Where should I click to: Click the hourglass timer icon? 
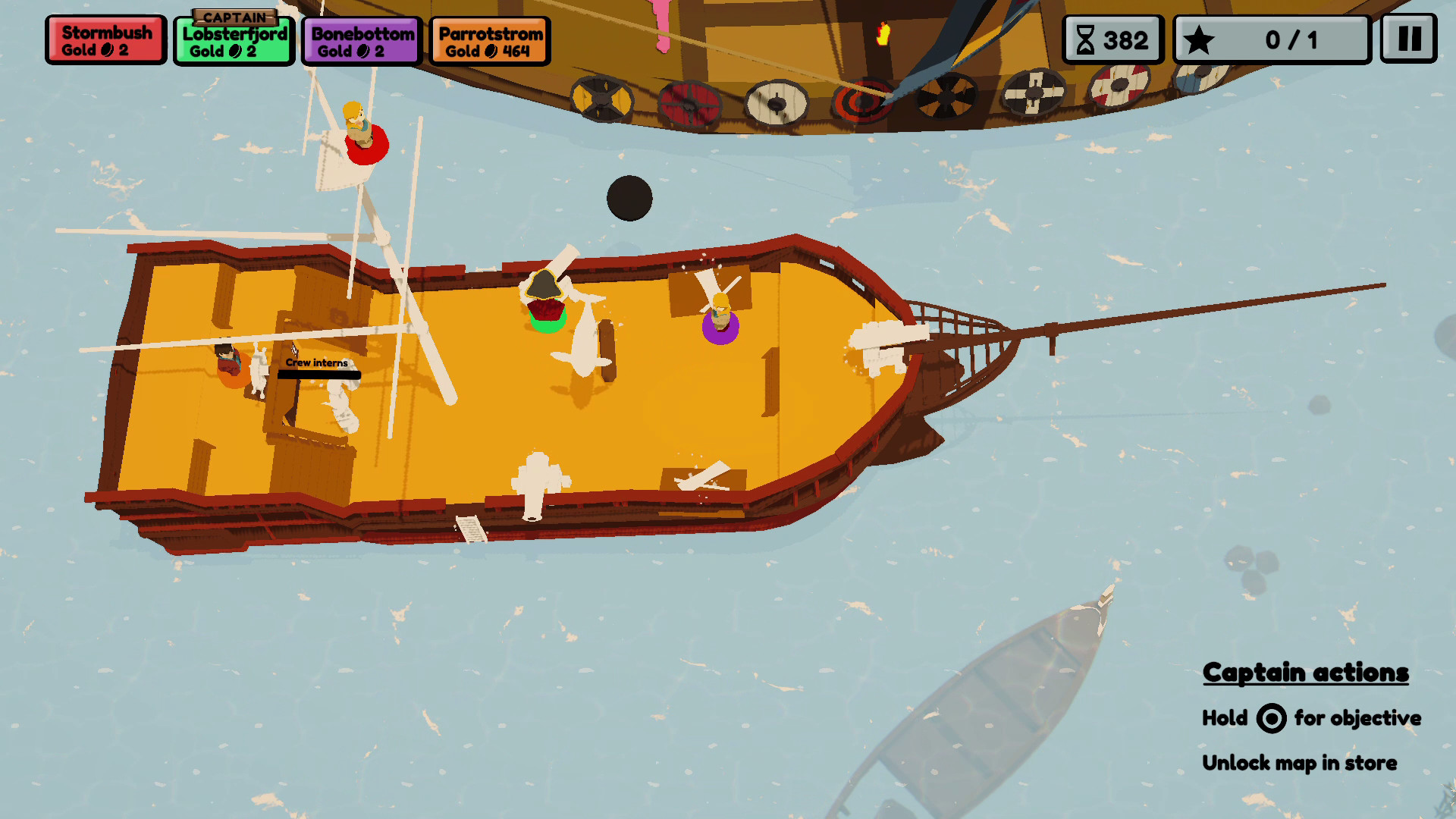click(1086, 39)
